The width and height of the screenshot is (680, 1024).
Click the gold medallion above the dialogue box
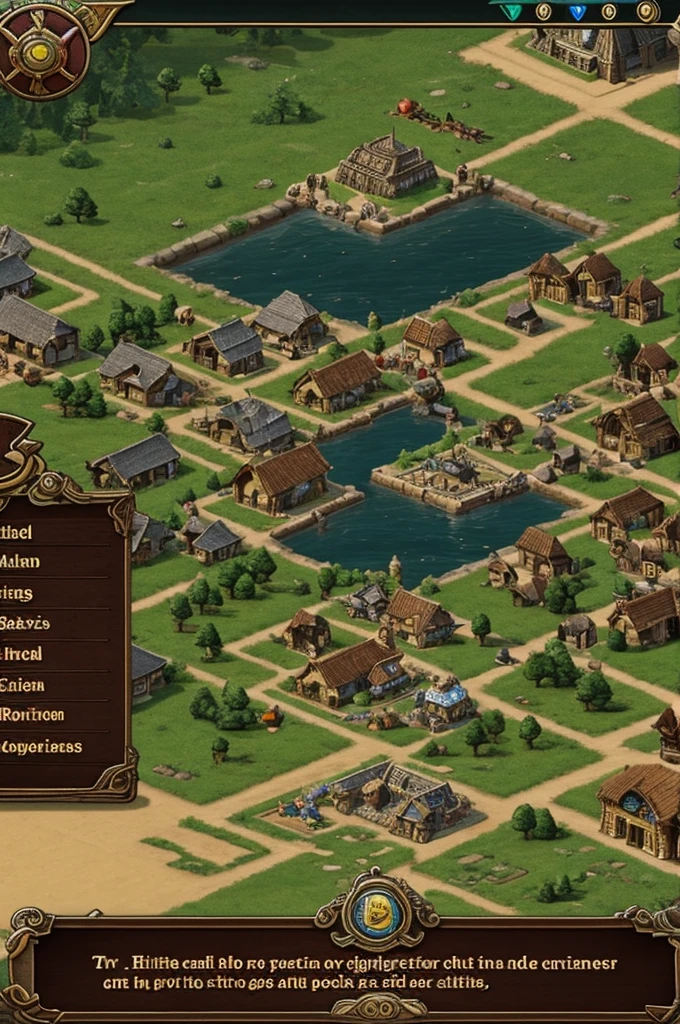tap(376, 914)
